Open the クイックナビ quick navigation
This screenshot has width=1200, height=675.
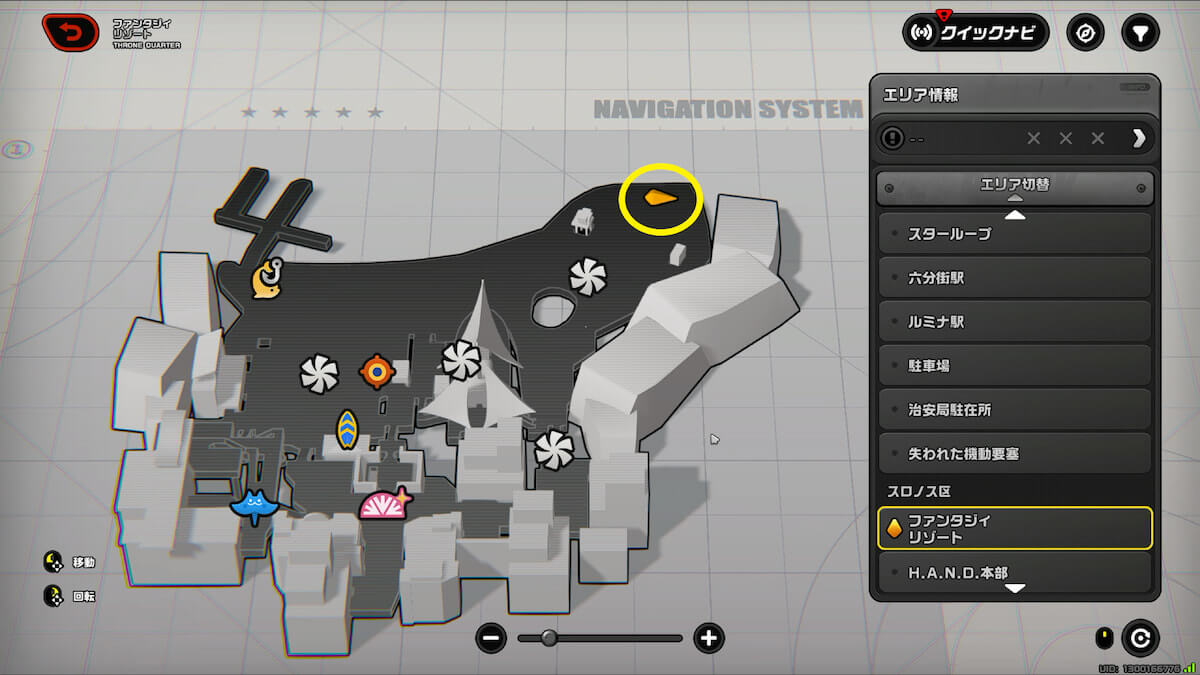pyautogui.click(x=975, y=33)
